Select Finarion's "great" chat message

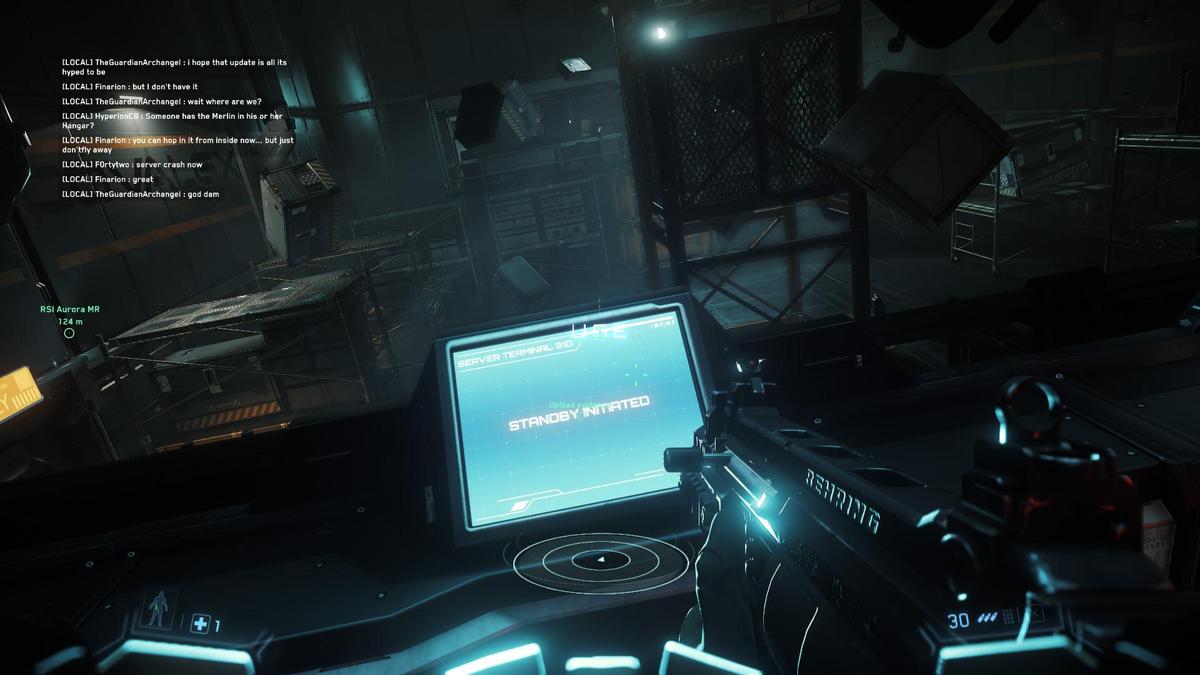(109, 179)
